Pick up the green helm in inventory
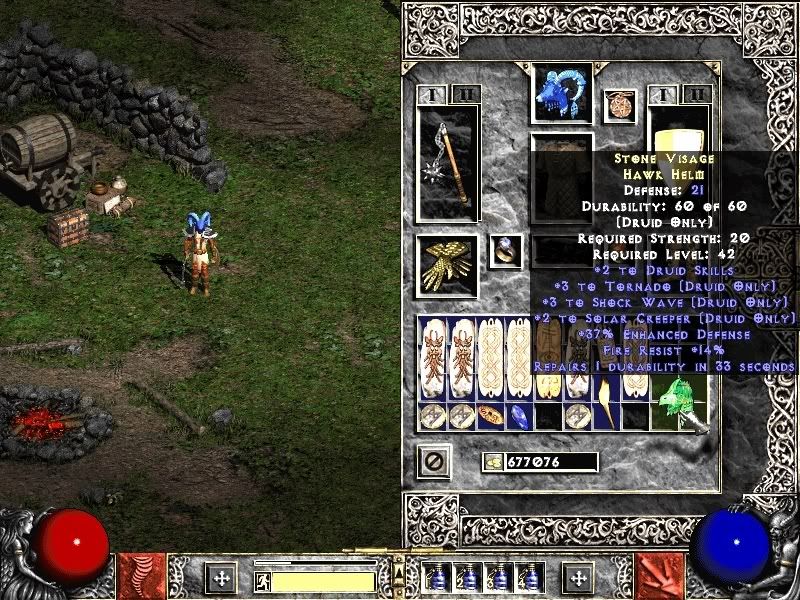 point(680,402)
